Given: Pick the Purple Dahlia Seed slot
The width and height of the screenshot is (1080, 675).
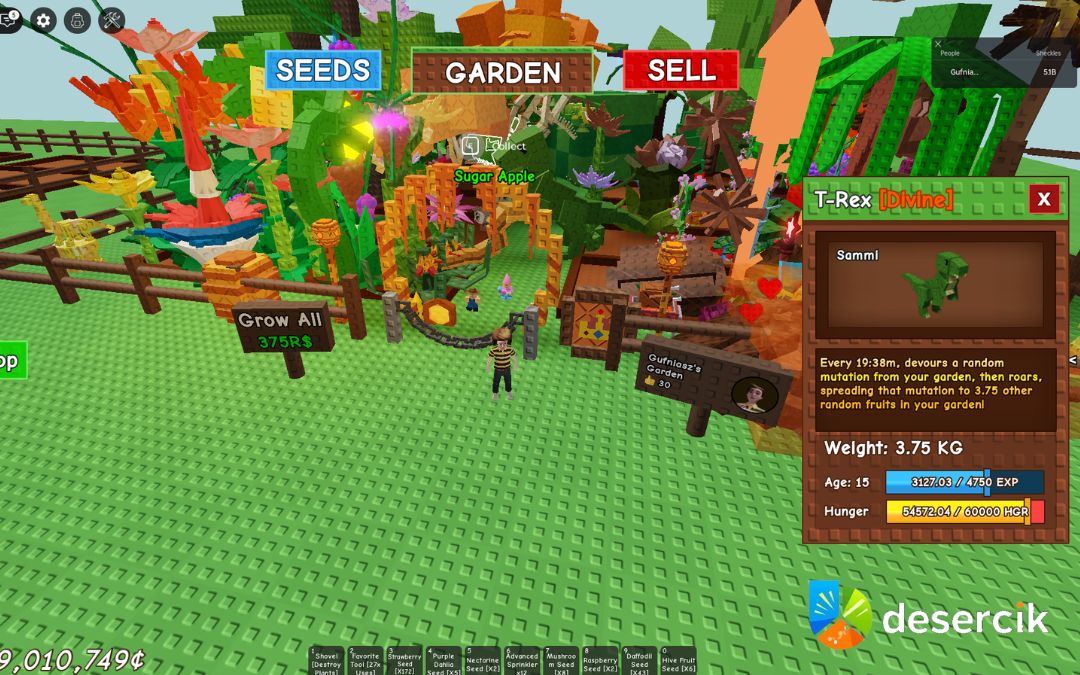Looking at the screenshot, I should (x=443, y=661).
